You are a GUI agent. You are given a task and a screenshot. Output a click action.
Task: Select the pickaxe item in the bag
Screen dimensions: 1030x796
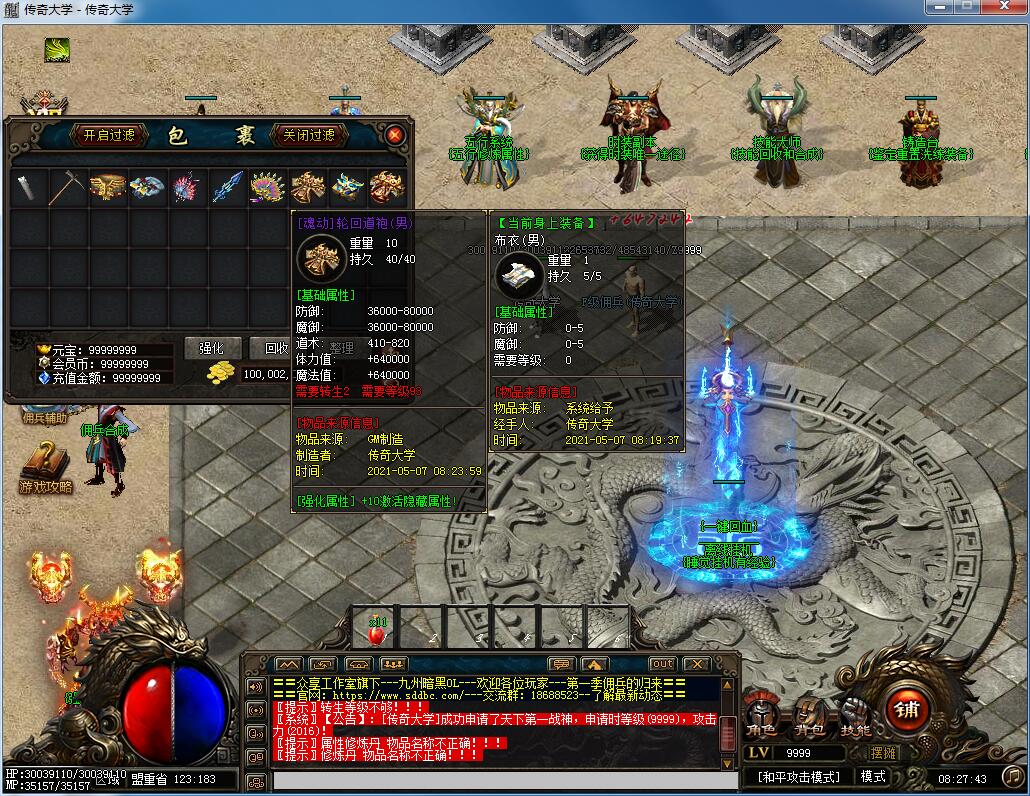[69, 189]
